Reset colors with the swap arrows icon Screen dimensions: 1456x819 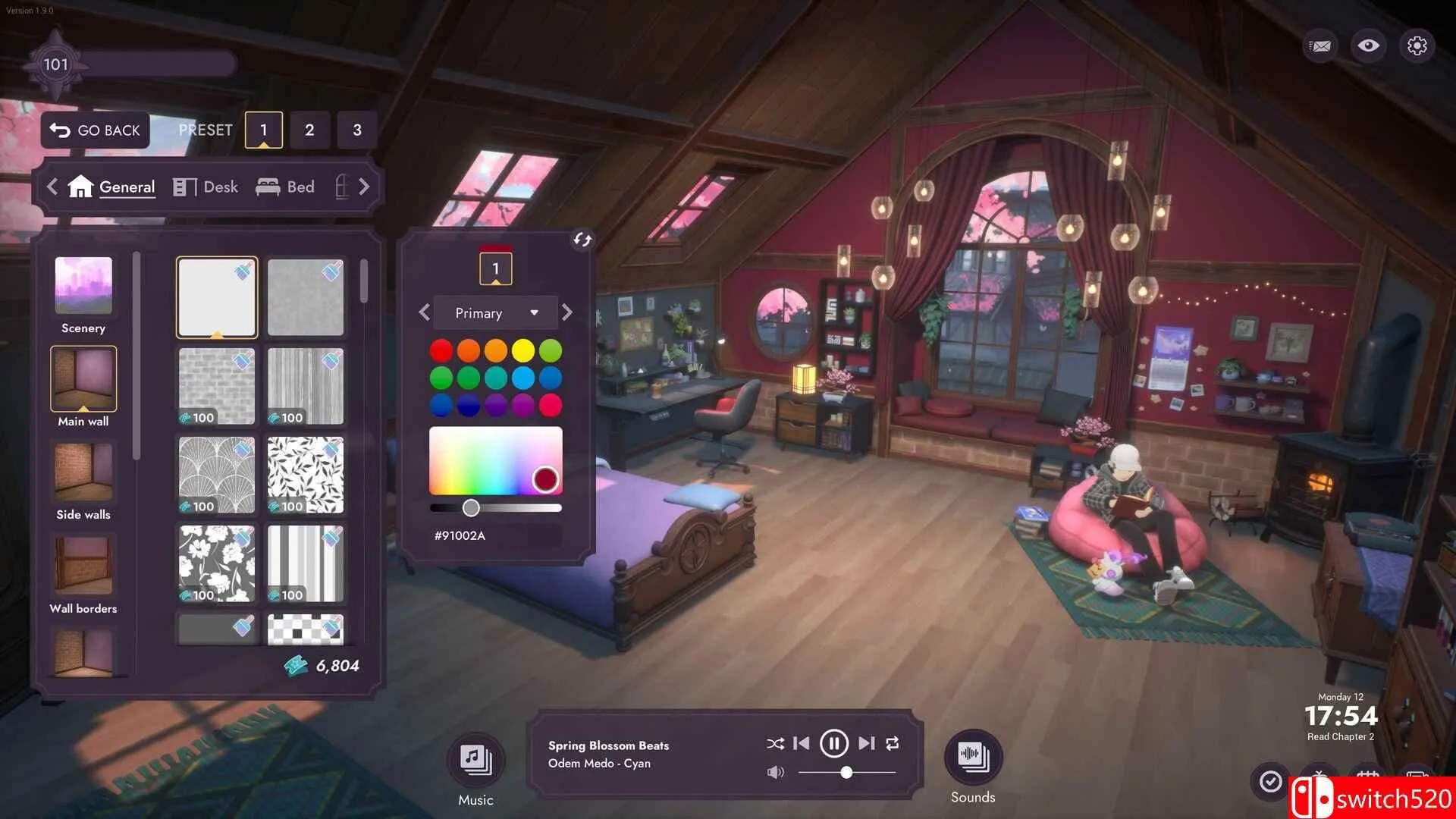click(582, 240)
